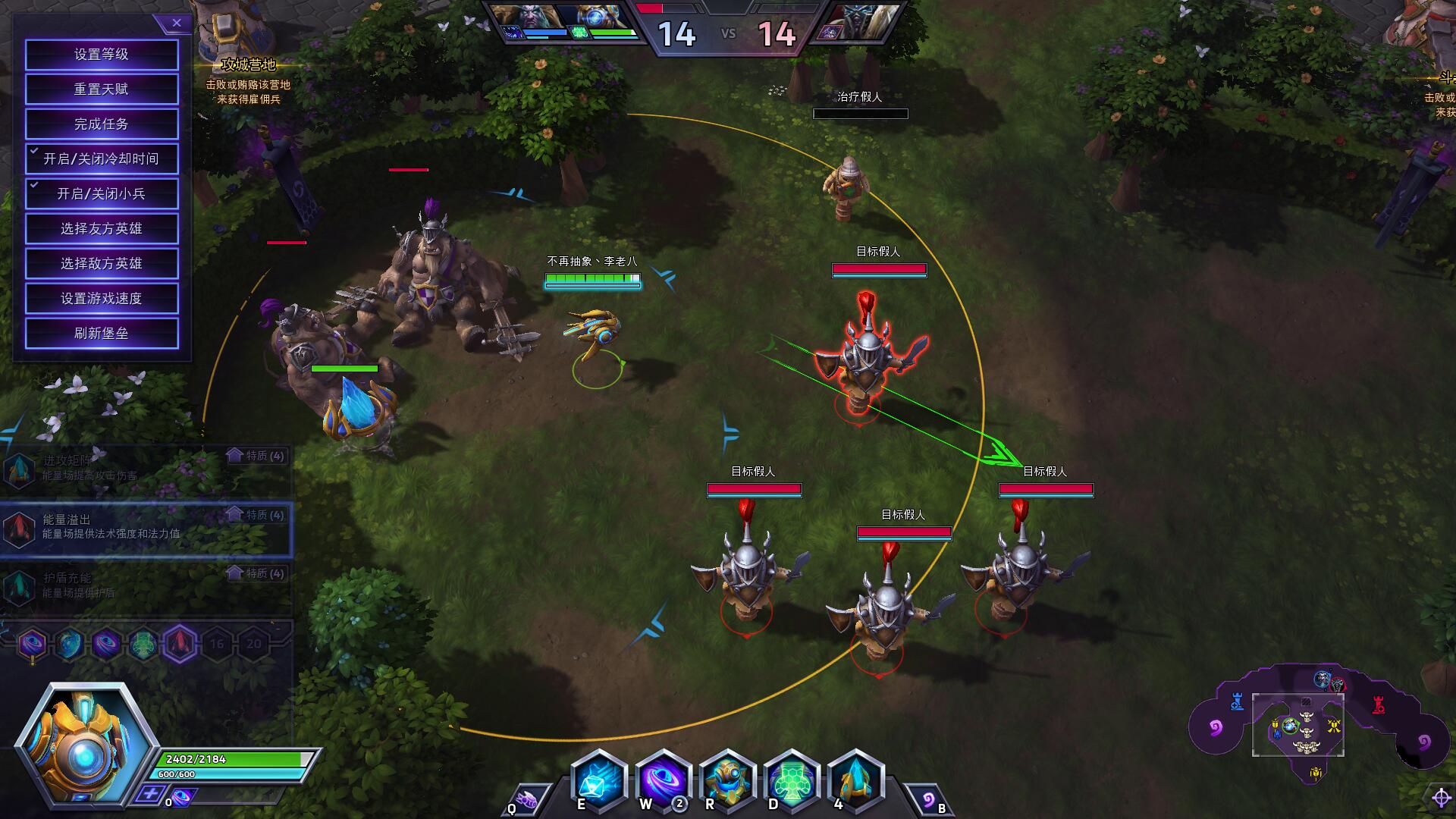Toggle the 开启/关闭小兵 minions option
This screenshot has height=819, width=1456.
pos(102,194)
